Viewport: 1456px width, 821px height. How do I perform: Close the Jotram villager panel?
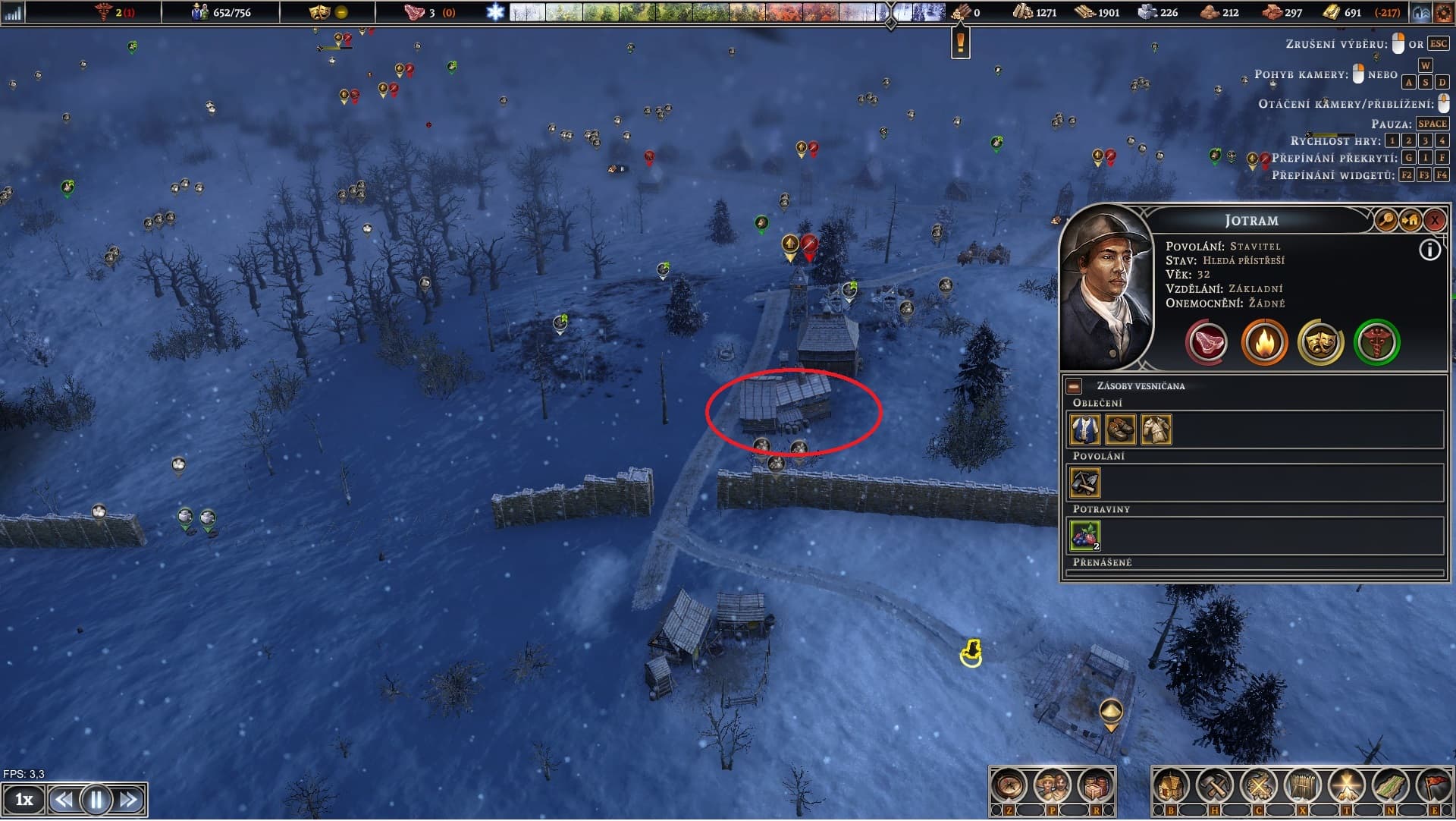point(1434,221)
